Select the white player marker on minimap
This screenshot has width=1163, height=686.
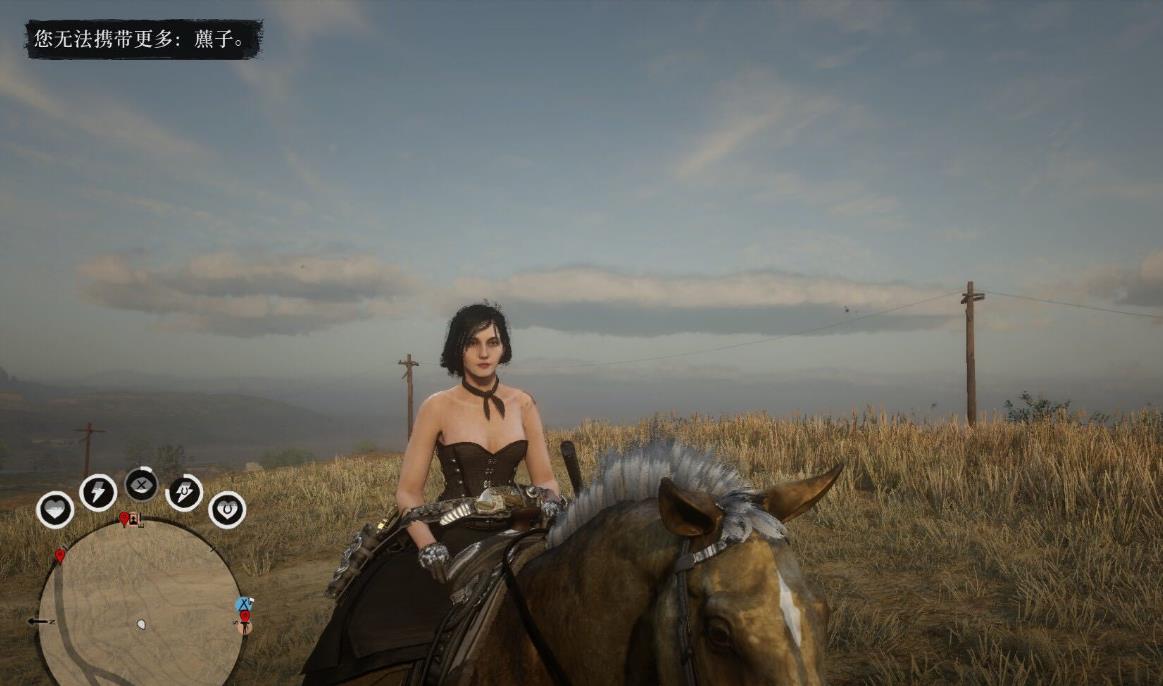click(x=141, y=624)
